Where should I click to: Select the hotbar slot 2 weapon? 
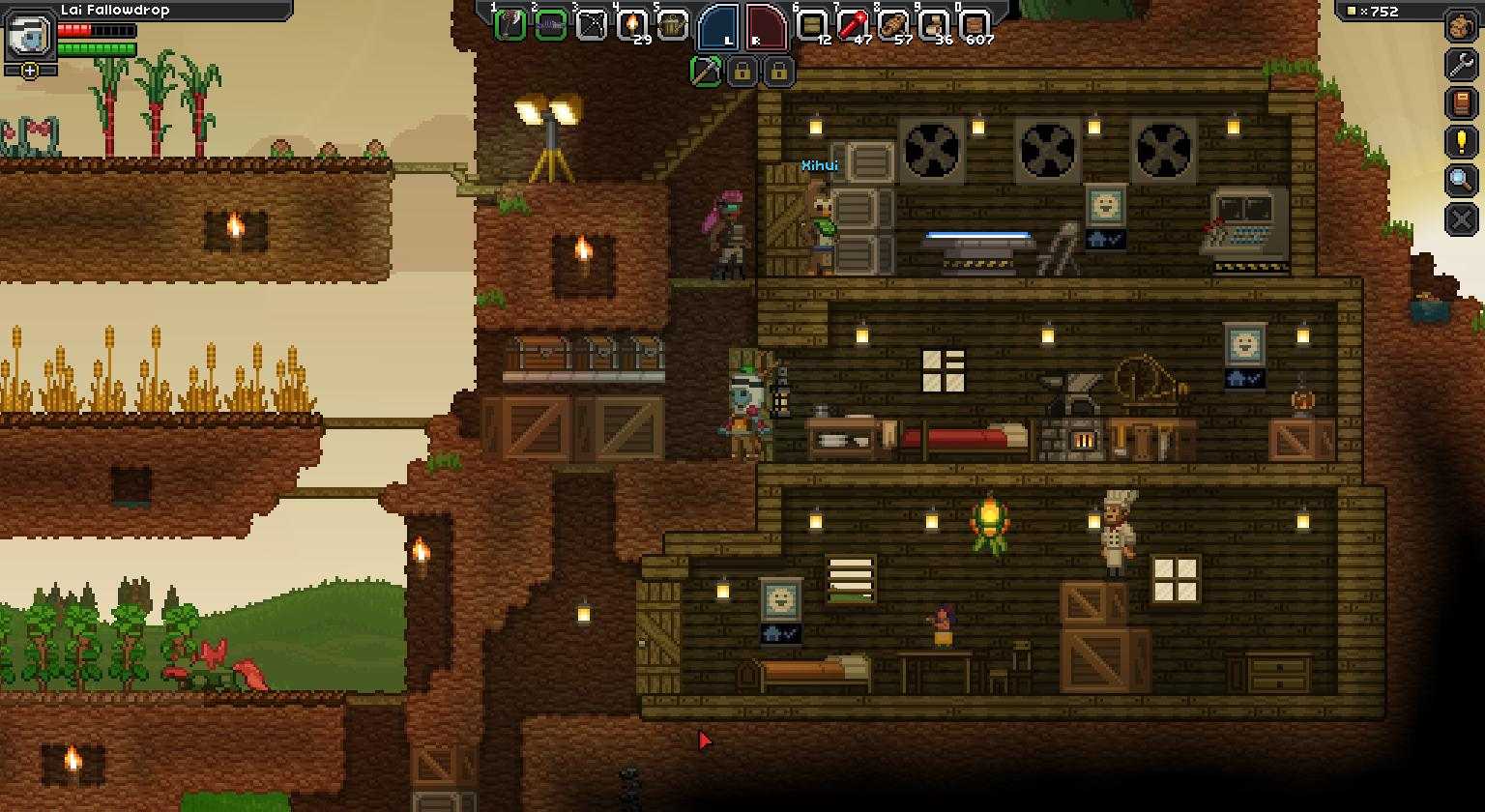pos(550,24)
